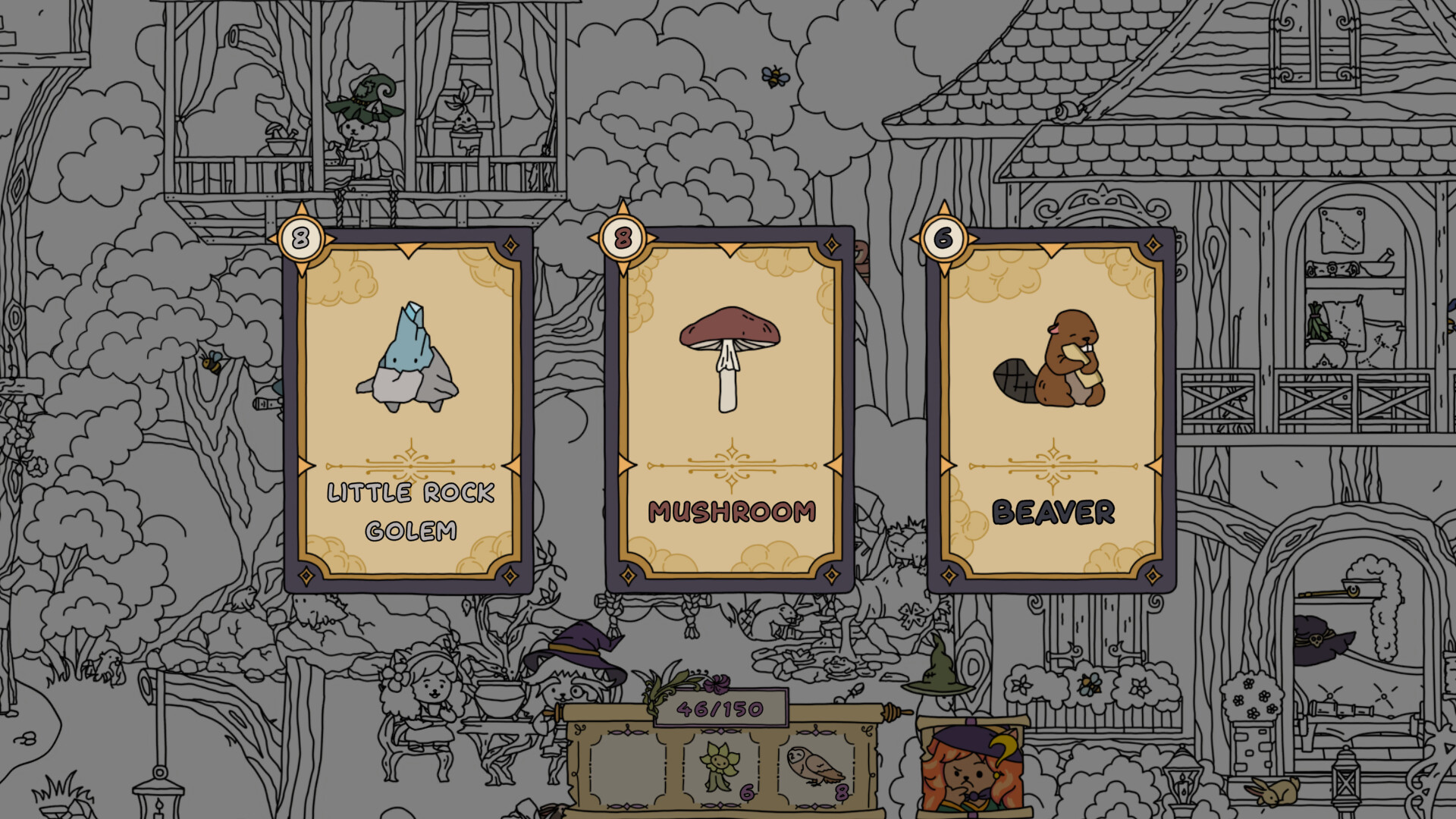Screen dimensions: 1456x819
Task: Pick the Beaver card
Action: (1051, 409)
